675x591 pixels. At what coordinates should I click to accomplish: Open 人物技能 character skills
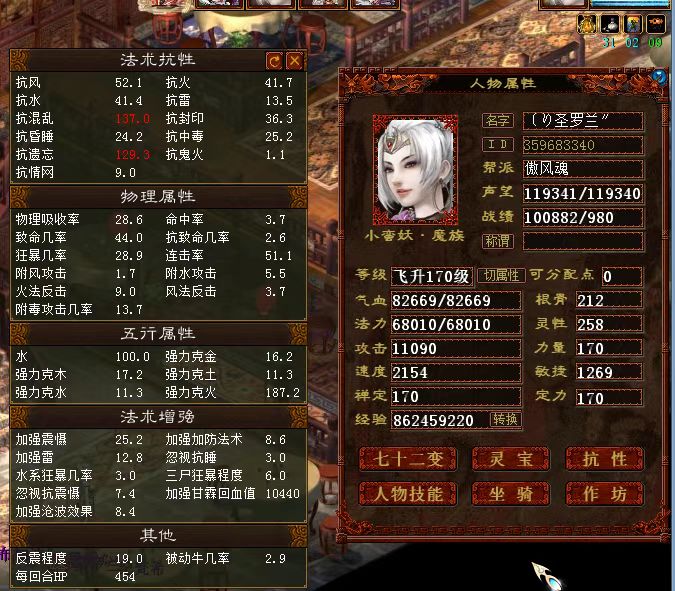pyautogui.click(x=407, y=494)
